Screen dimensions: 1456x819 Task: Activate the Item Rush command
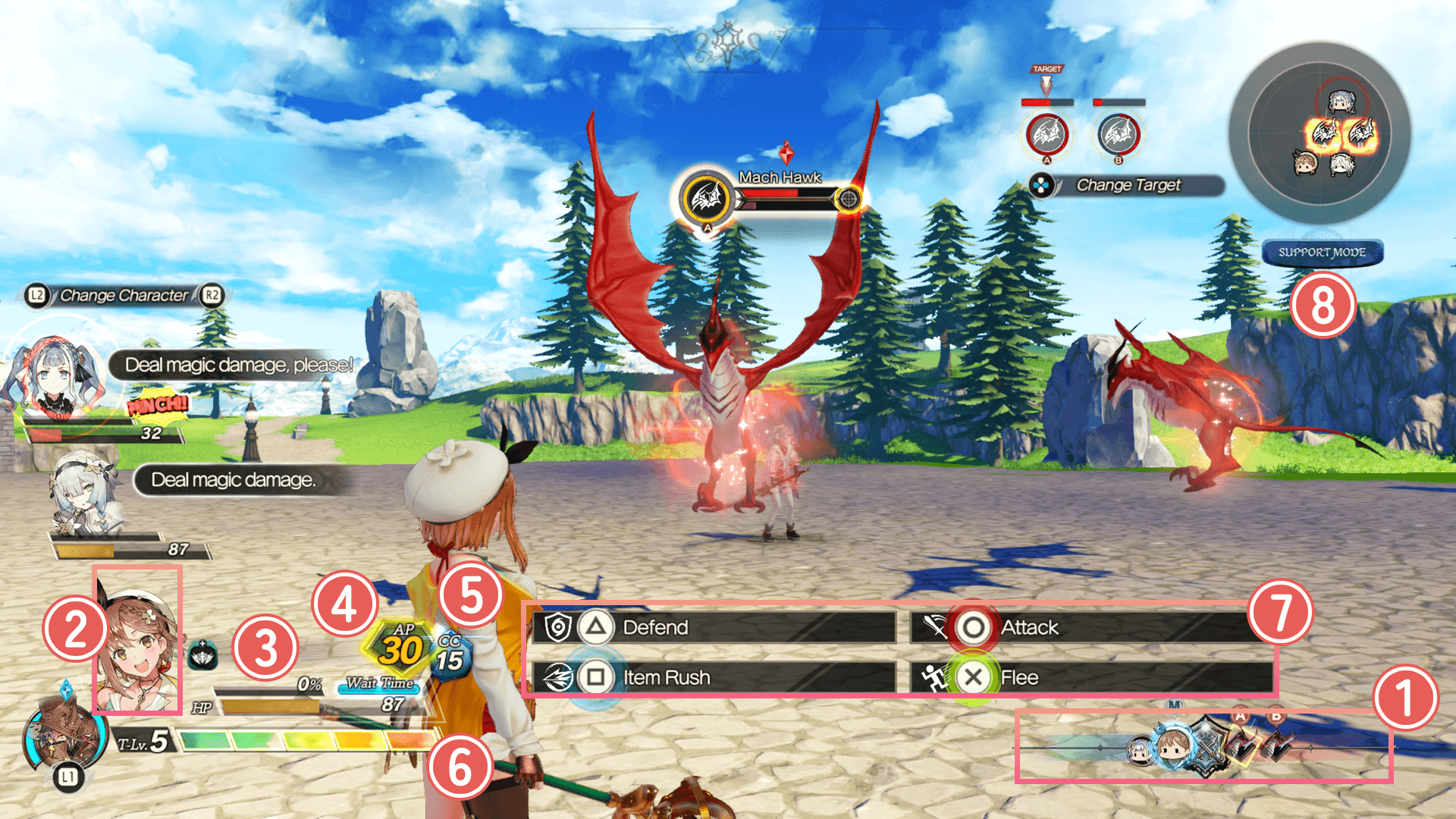point(713,677)
